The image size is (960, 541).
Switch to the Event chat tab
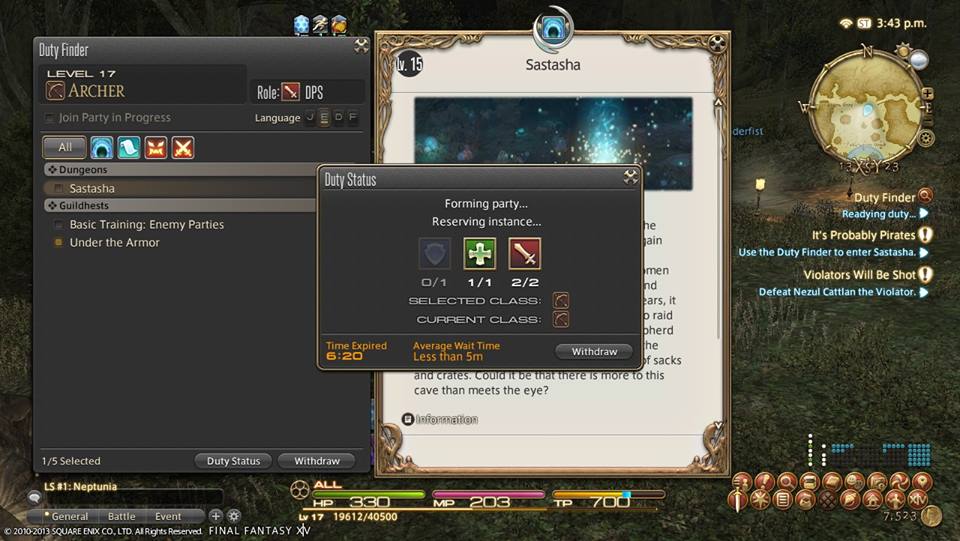[x=168, y=517]
